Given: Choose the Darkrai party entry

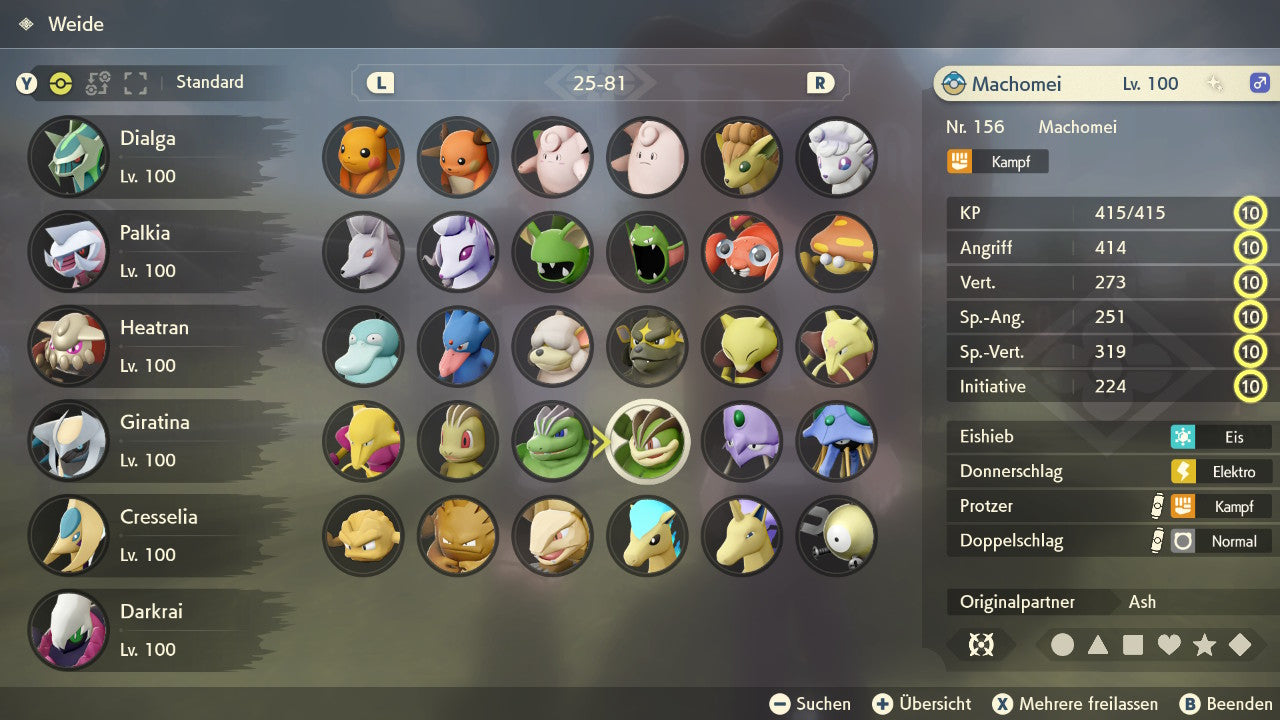Looking at the screenshot, I should (x=150, y=630).
